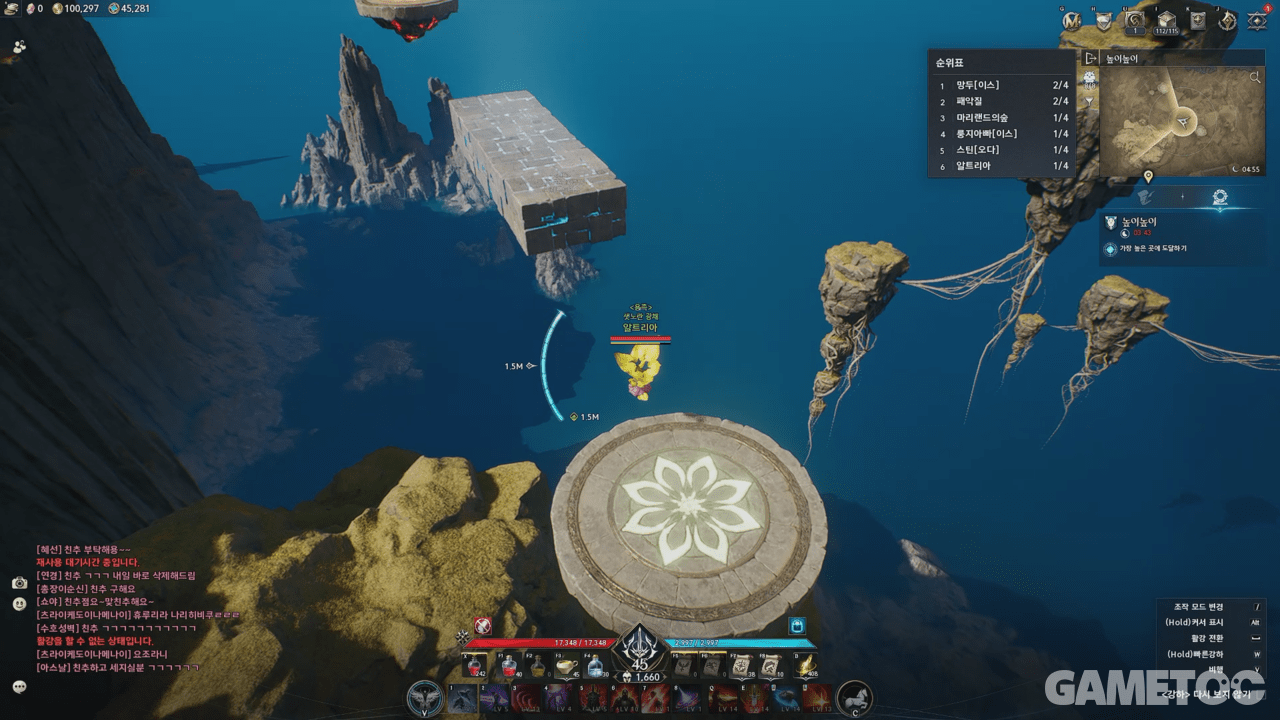This screenshot has width=1280, height=720.
Task: Use the F7 scroll with 38 count
Action: [743, 666]
